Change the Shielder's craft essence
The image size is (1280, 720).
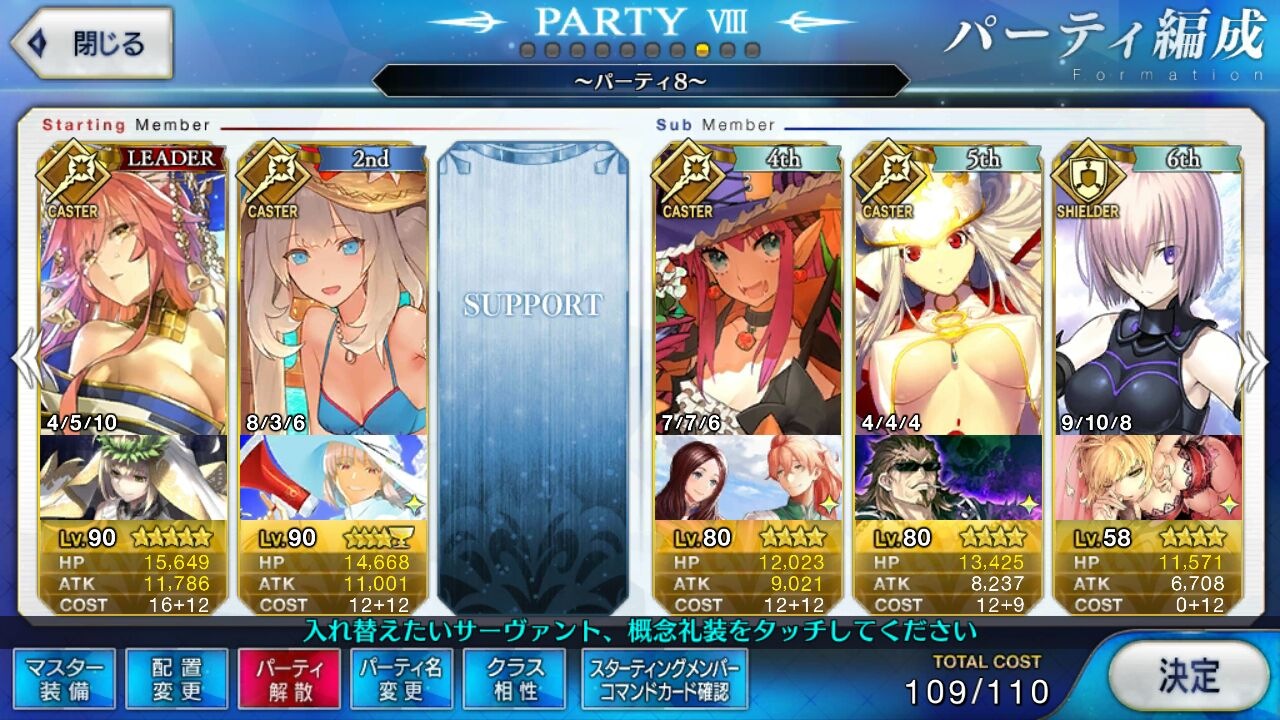(1148, 477)
